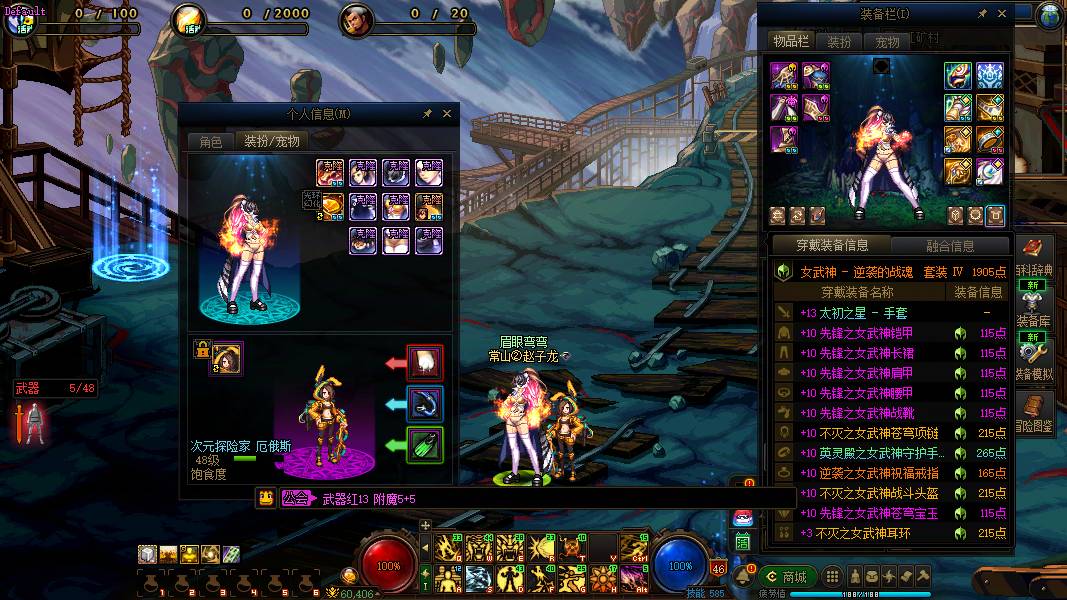This screenshot has height=600, width=1067.
Task: Click the 公会 guild chat channel tag
Action: click(295, 498)
